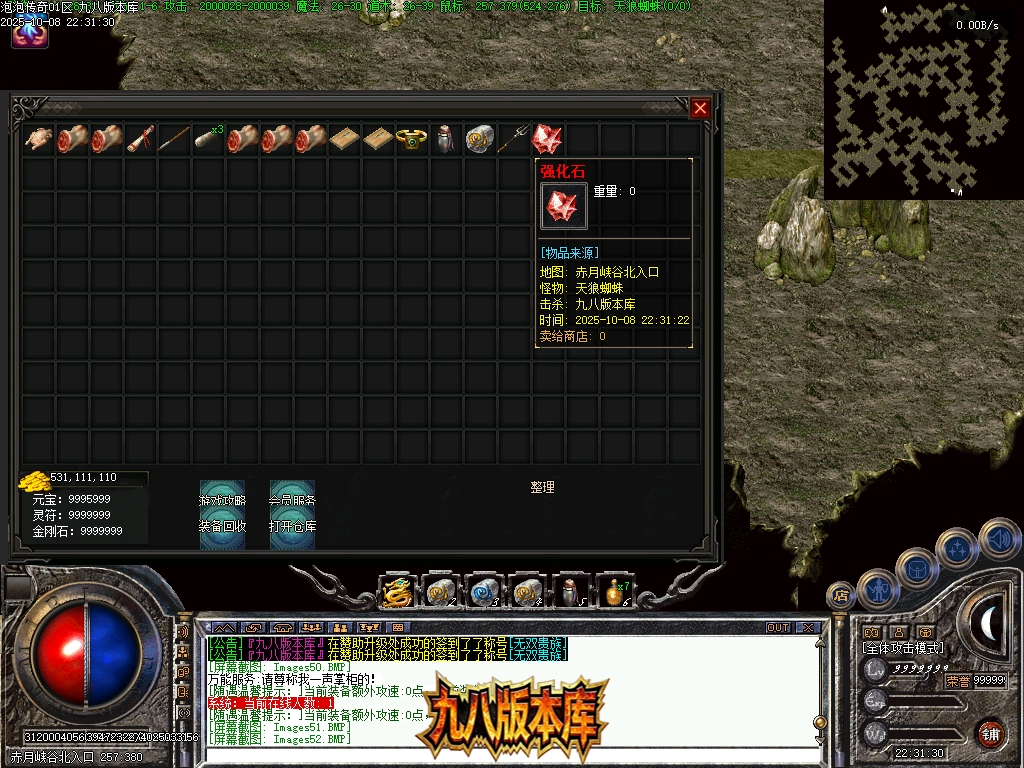
Task: Pick the gold ring with green gem
Action: [x=411, y=139]
